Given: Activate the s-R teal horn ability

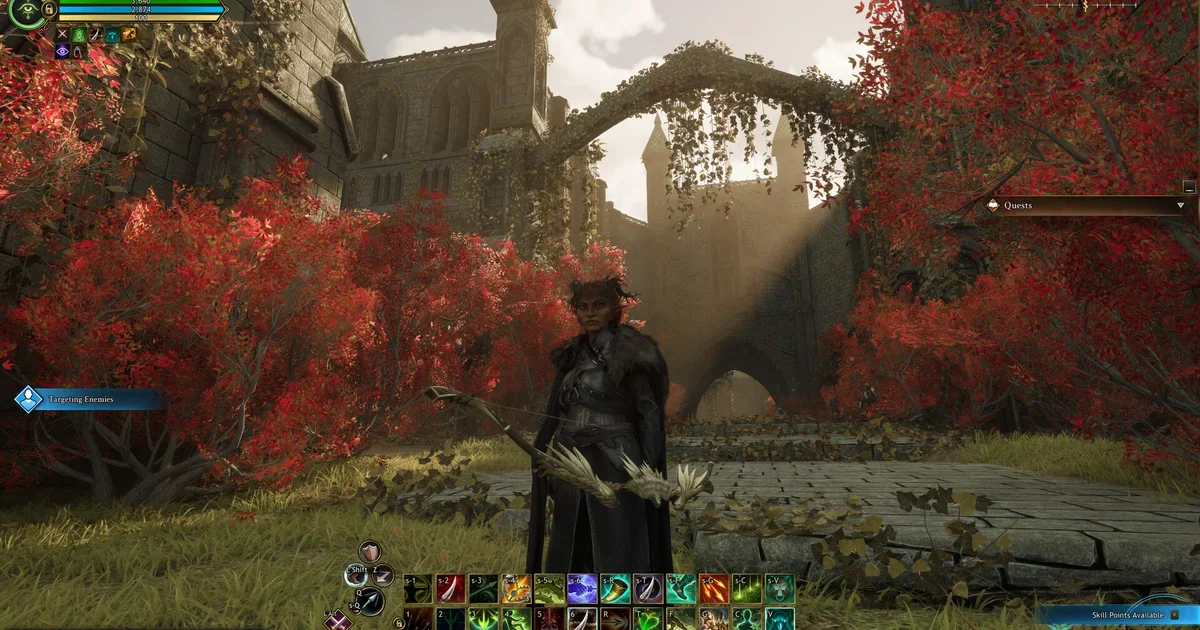Looking at the screenshot, I should [615, 588].
